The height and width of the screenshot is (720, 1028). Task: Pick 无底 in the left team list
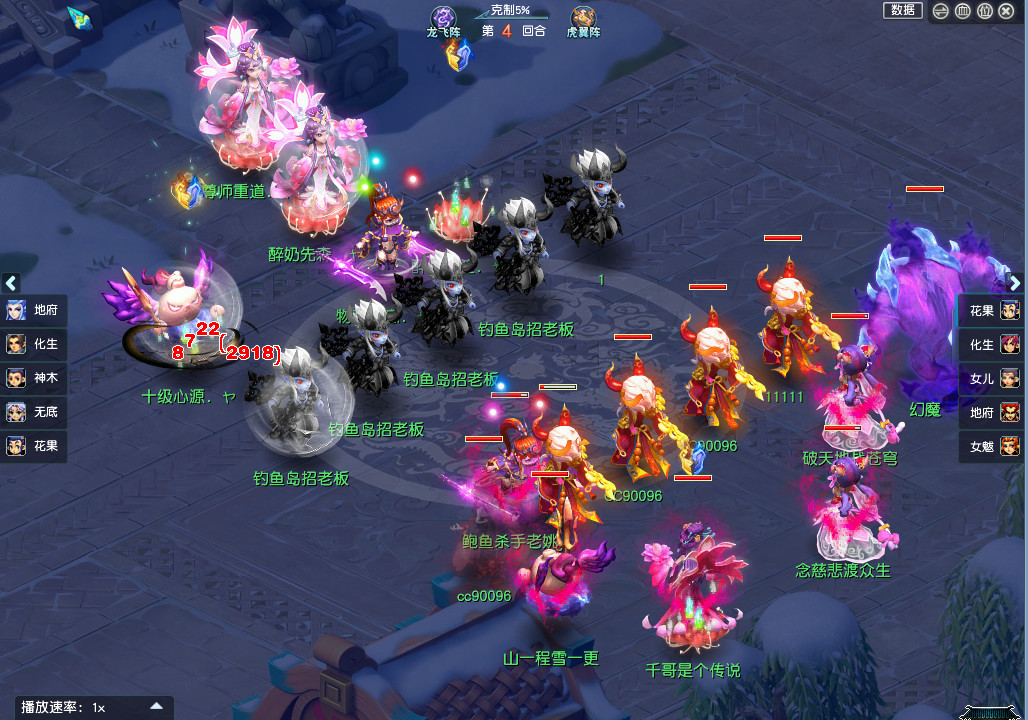(x=34, y=412)
